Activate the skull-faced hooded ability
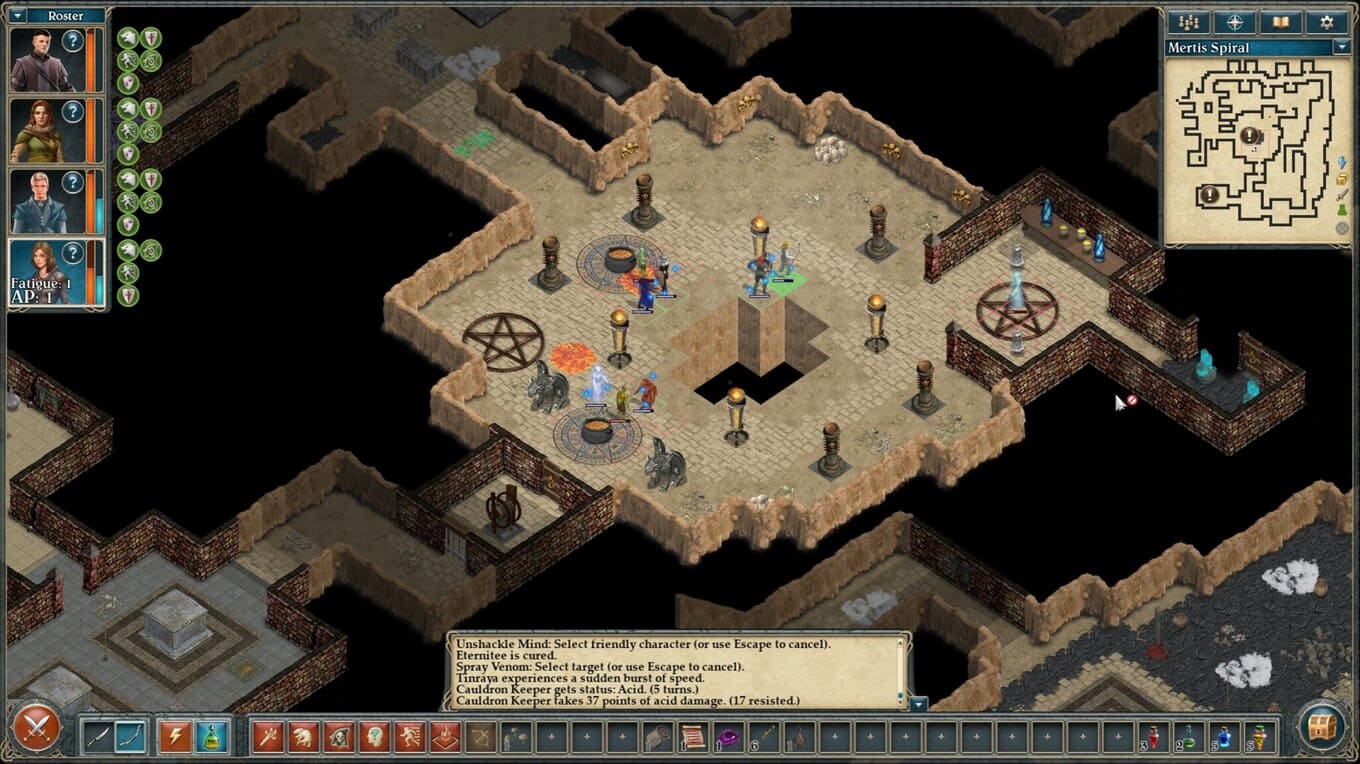Screen dimensions: 1360x764 point(339,737)
